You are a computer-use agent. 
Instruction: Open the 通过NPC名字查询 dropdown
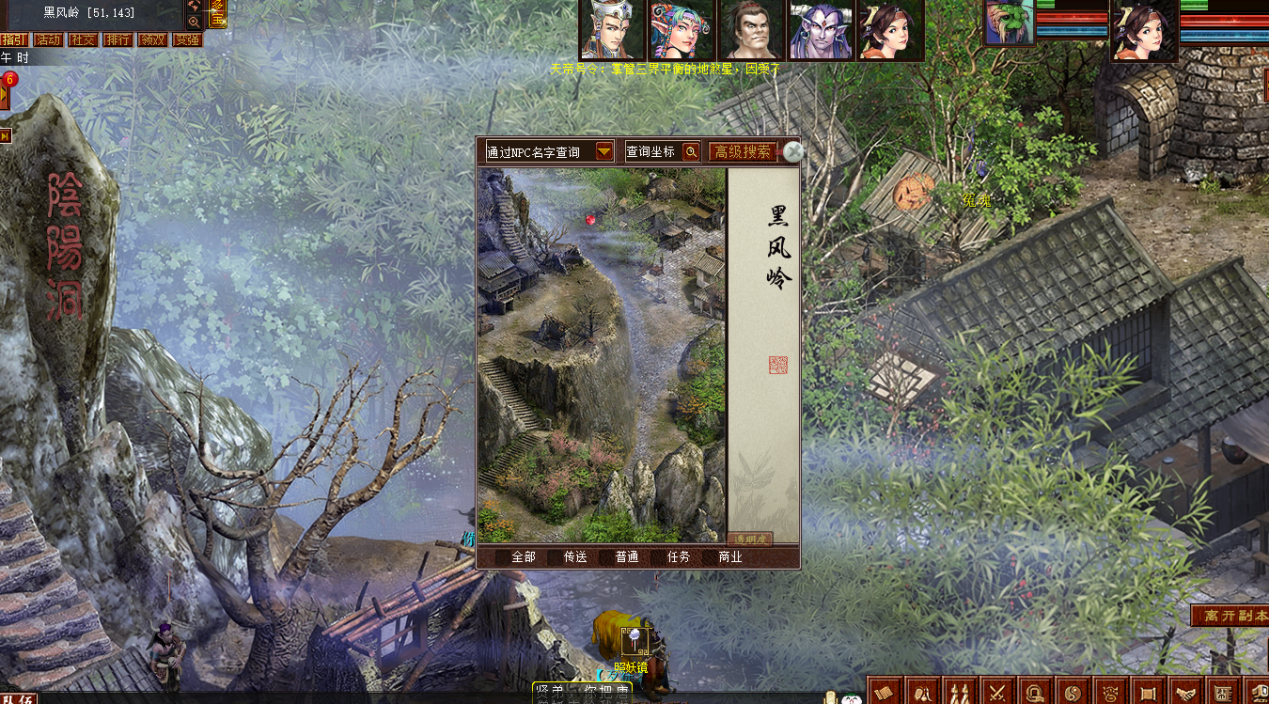(604, 152)
